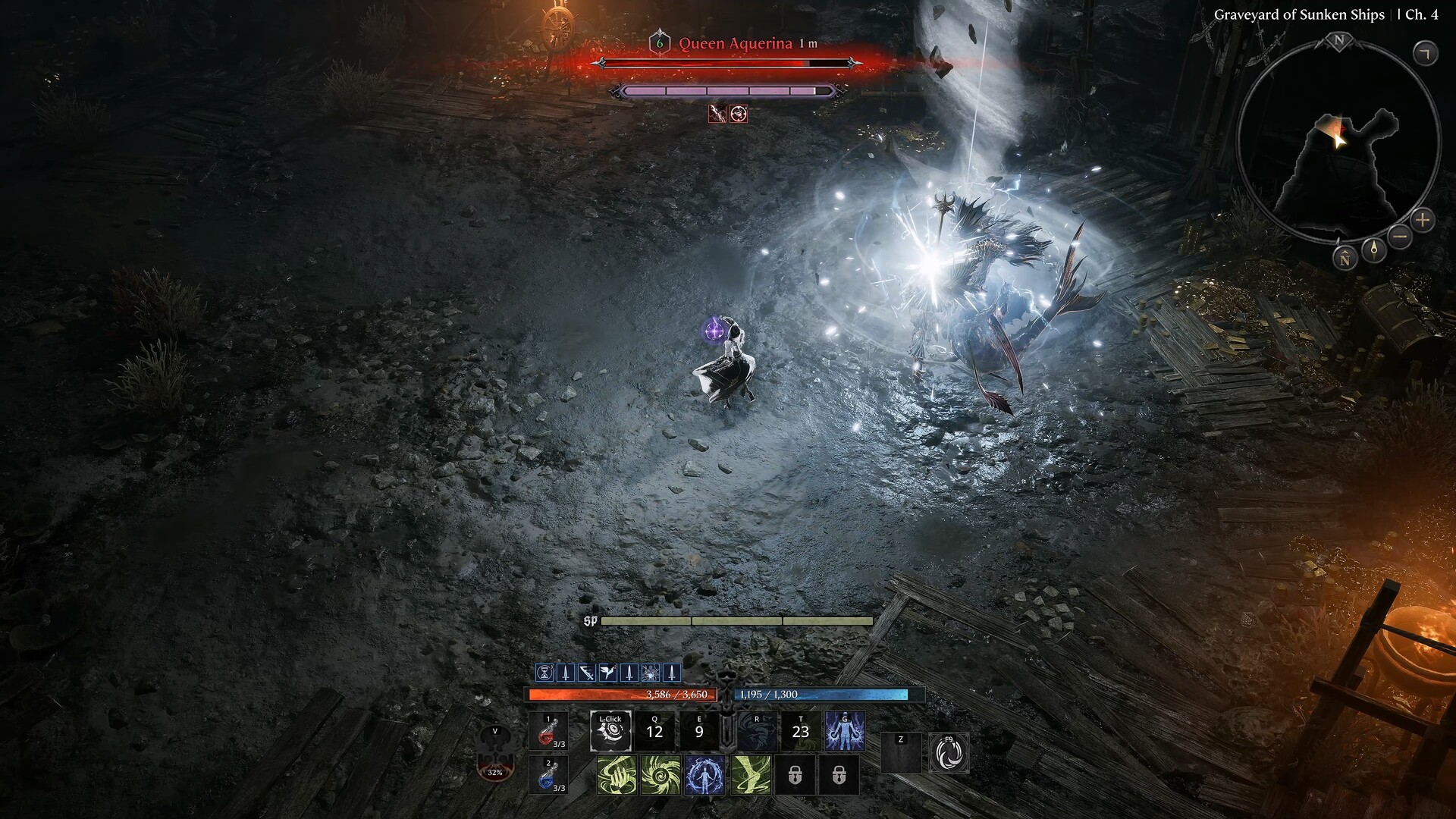
Task: Activate the T skill showing 23 cooldown
Action: click(802, 730)
